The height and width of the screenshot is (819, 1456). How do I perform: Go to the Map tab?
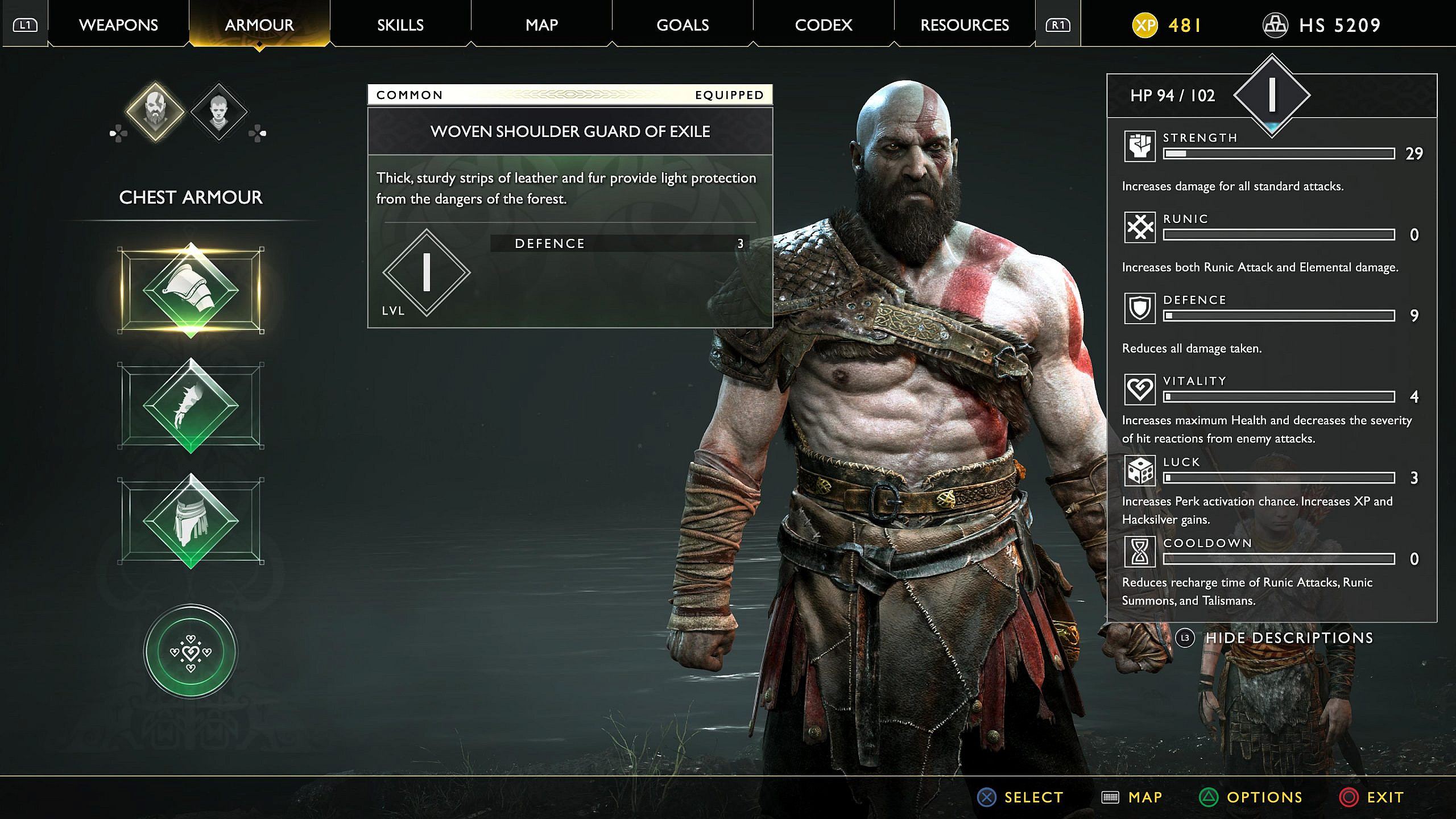(x=541, y=25)
